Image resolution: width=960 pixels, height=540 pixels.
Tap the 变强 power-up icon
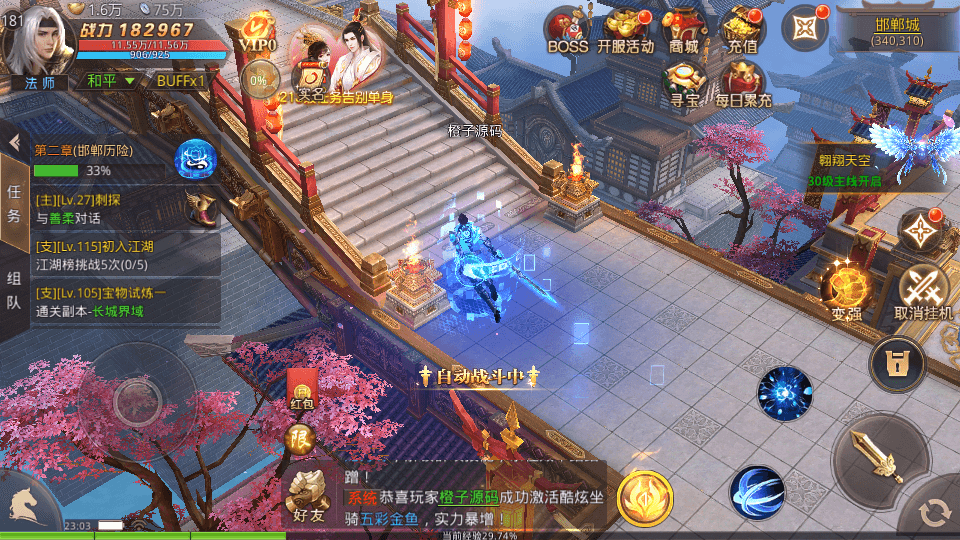pos(846,290)
